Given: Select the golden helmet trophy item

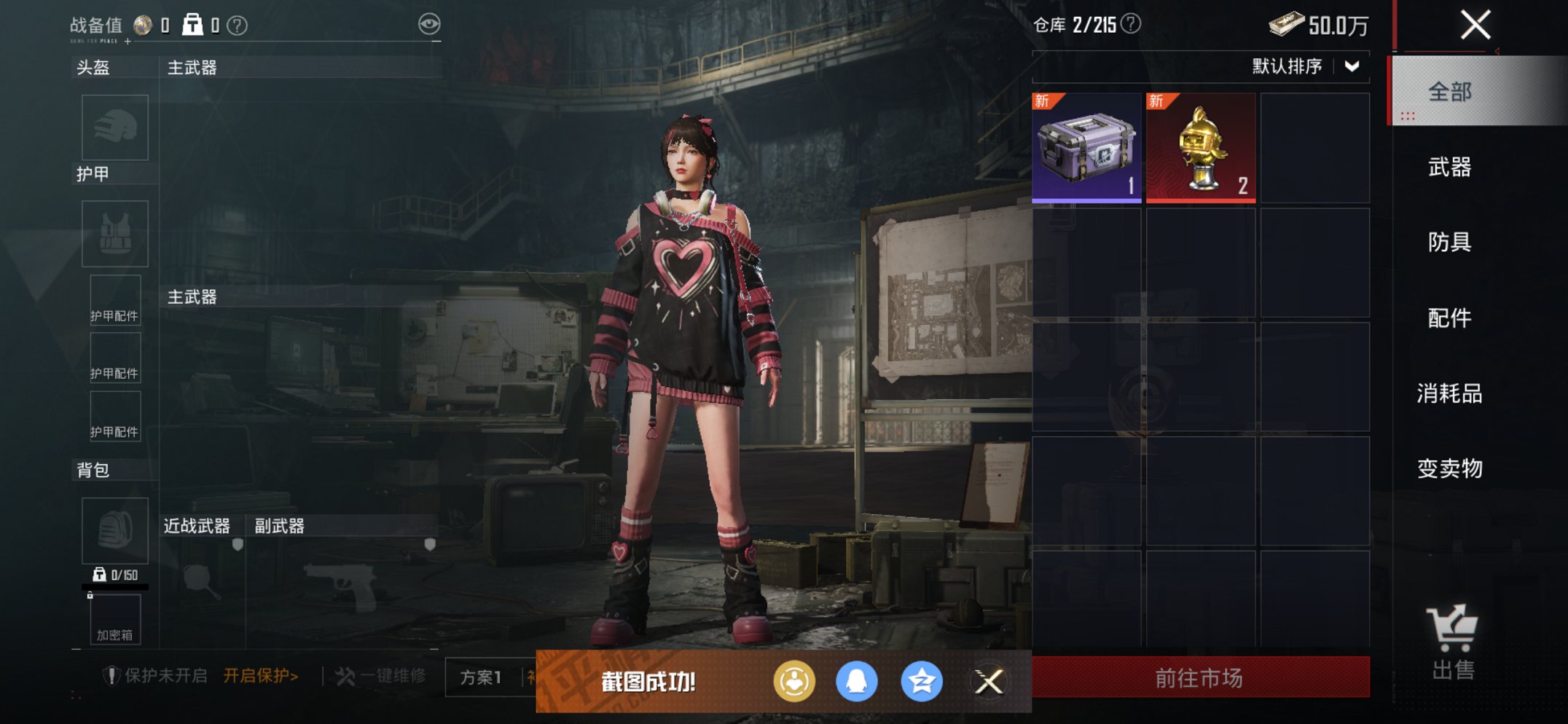Looking at the screenshot, I should tap(1200, 146).
